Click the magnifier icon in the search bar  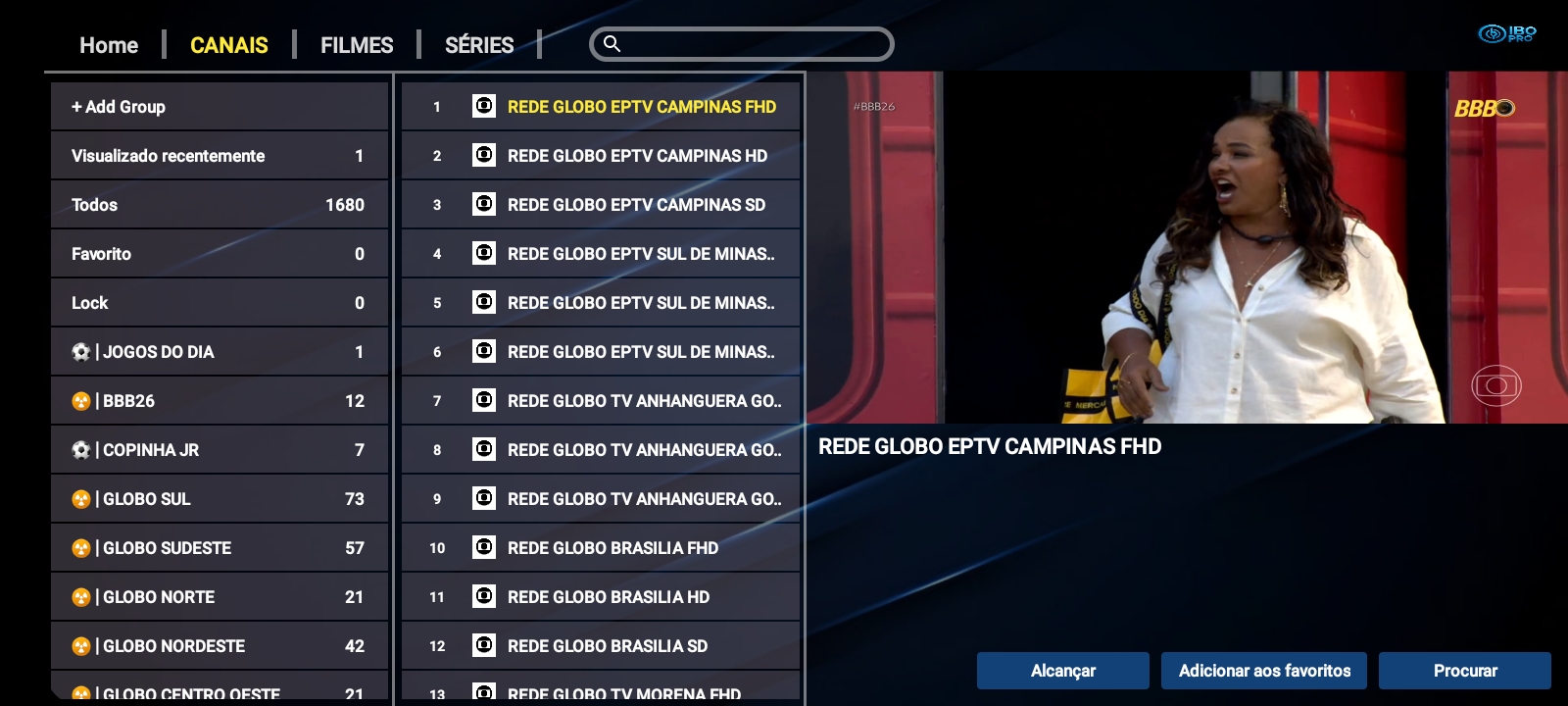612,44
